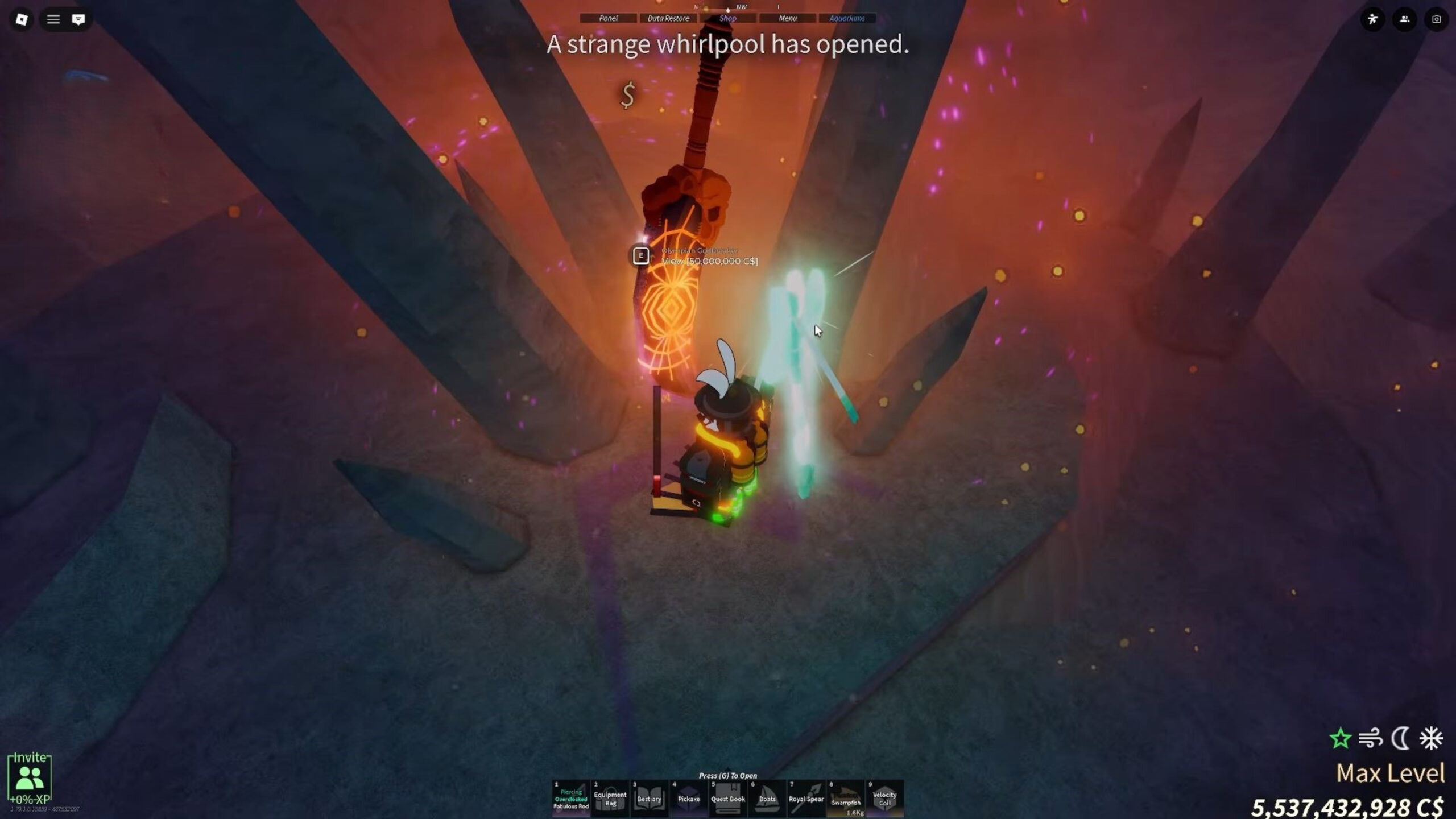Screen dimensions: 1456x819
Task: Select the Fabulous Rod hotbar slot
Action: click(x=571, y=799)
